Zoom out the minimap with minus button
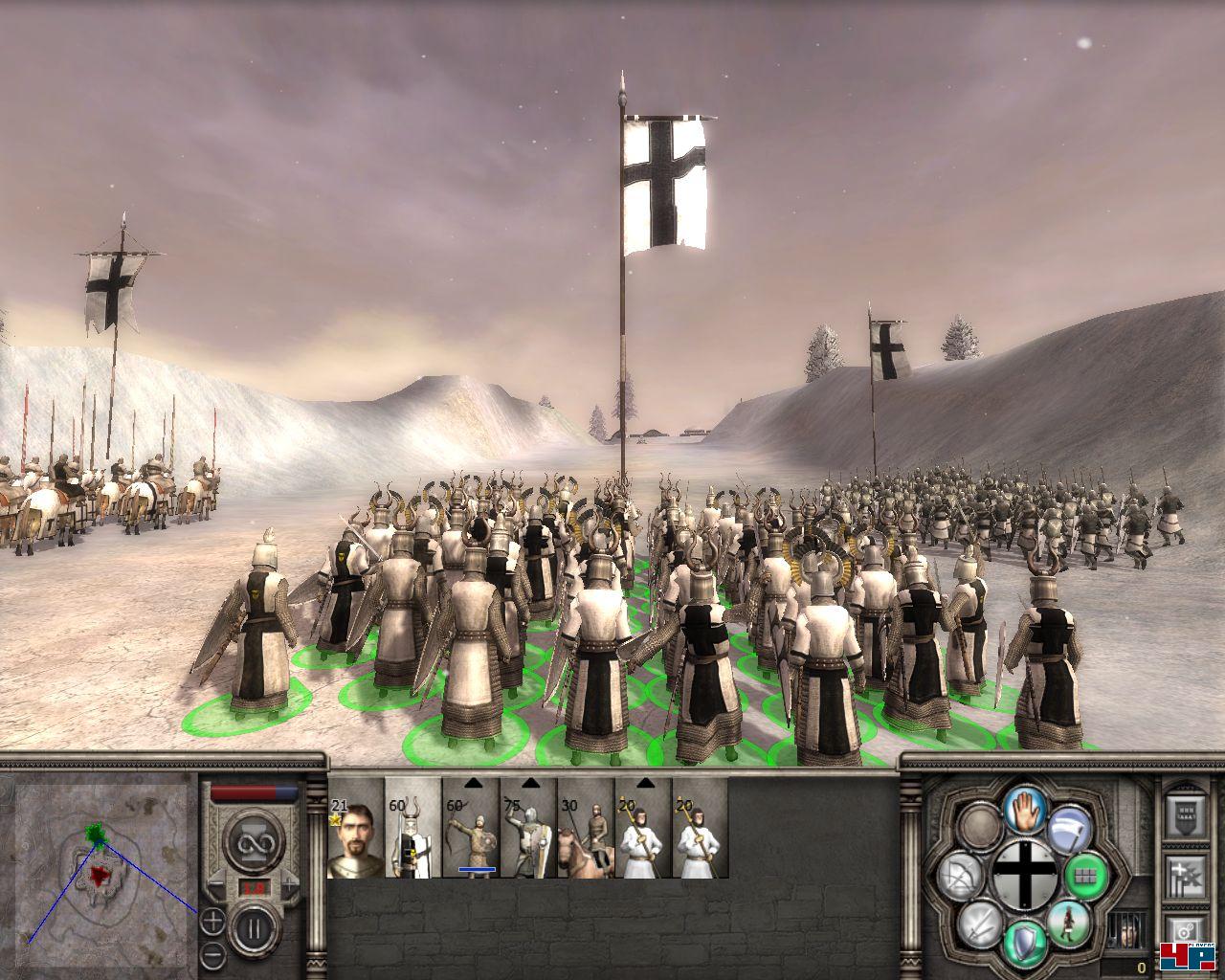Screen dimensions: 1225x980 tap(212, 953)
